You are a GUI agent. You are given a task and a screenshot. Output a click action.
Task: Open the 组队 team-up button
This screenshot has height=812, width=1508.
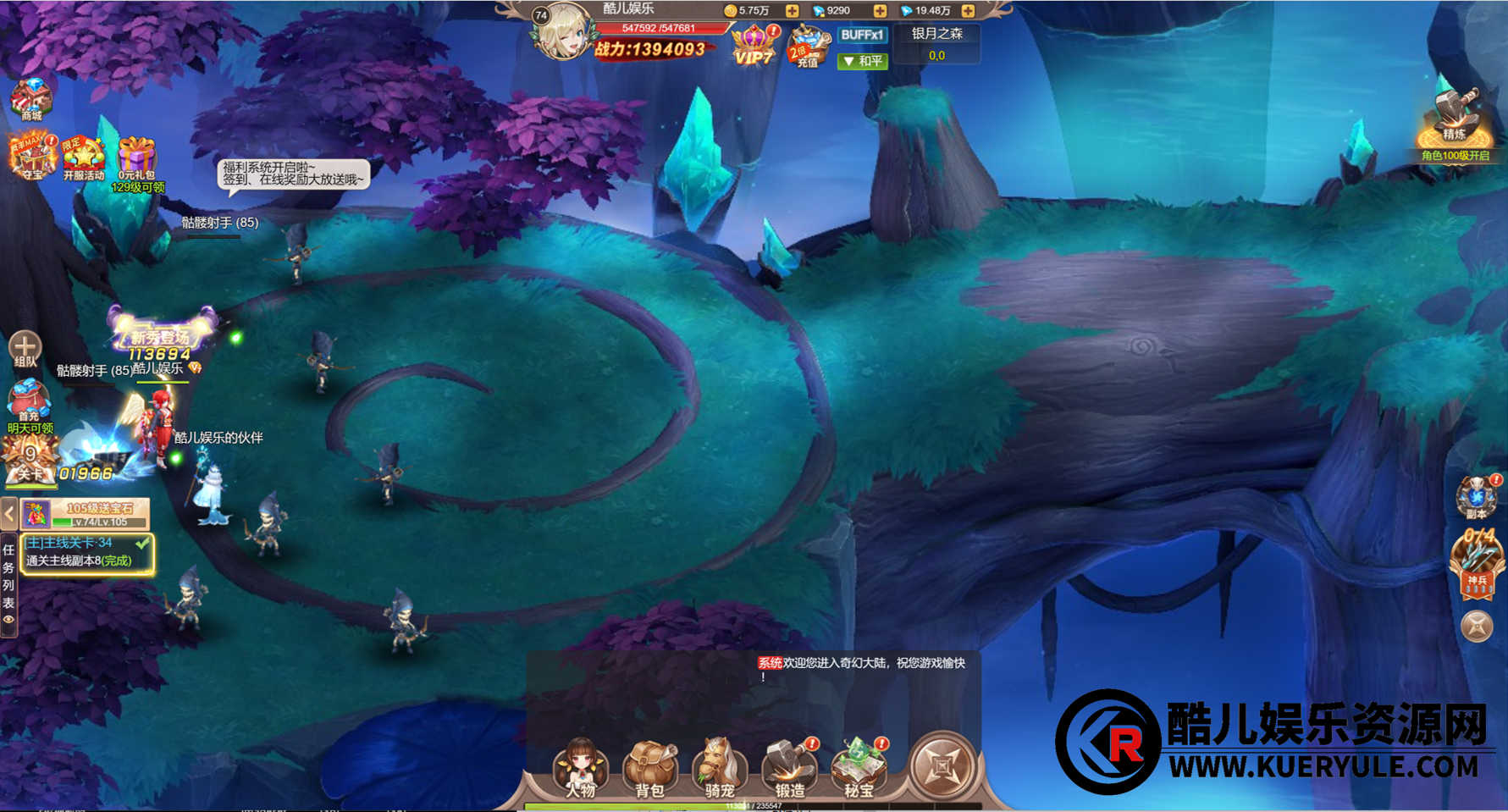(25, 348)
